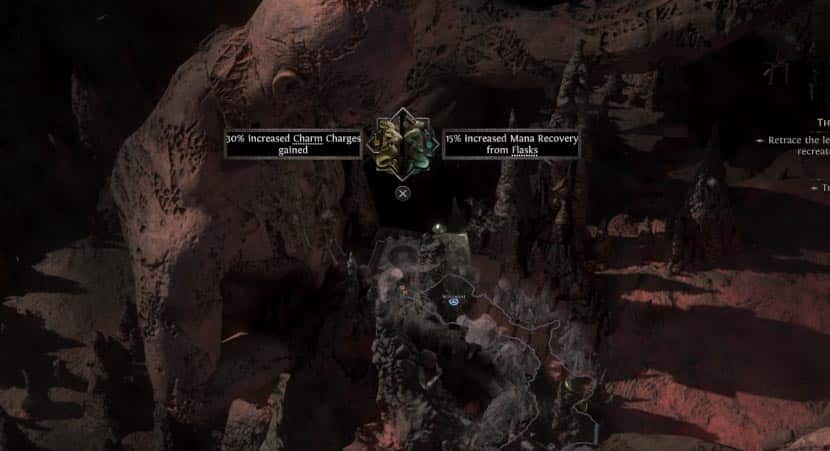Click the twin serpent emblem between the options
830x451 pixels.
(401, 143)
